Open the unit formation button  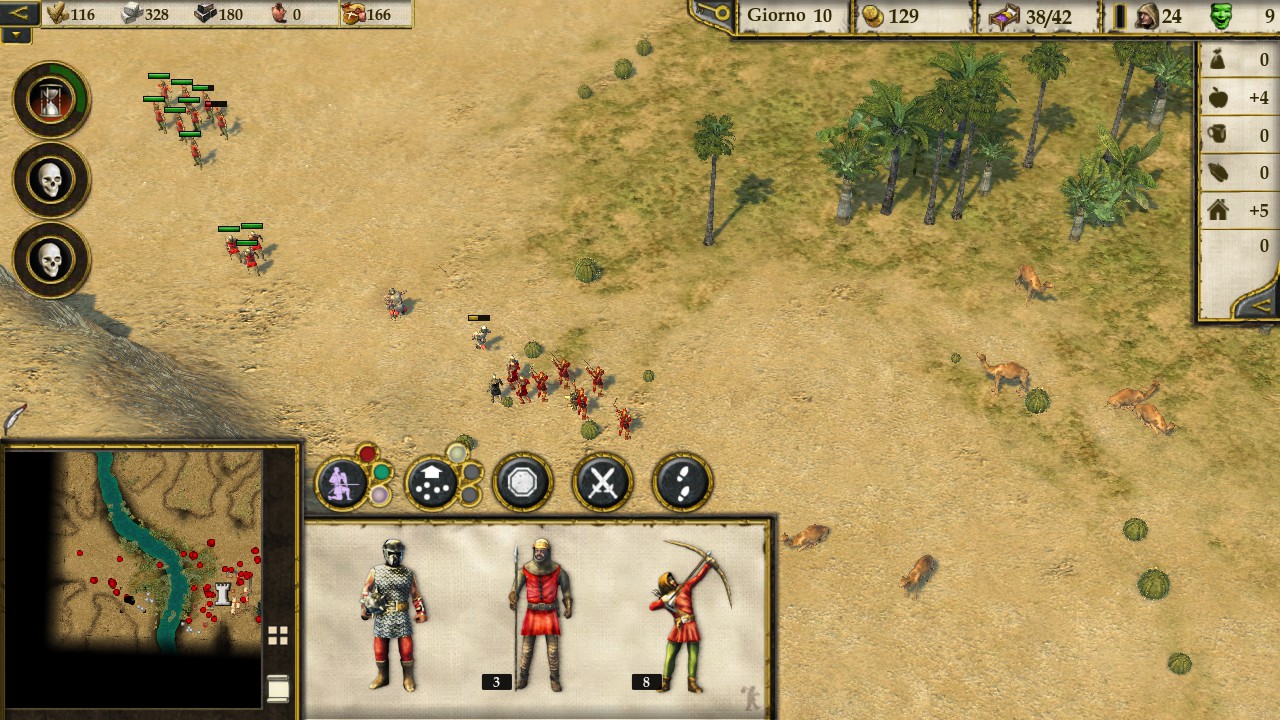tap(432, 484)
